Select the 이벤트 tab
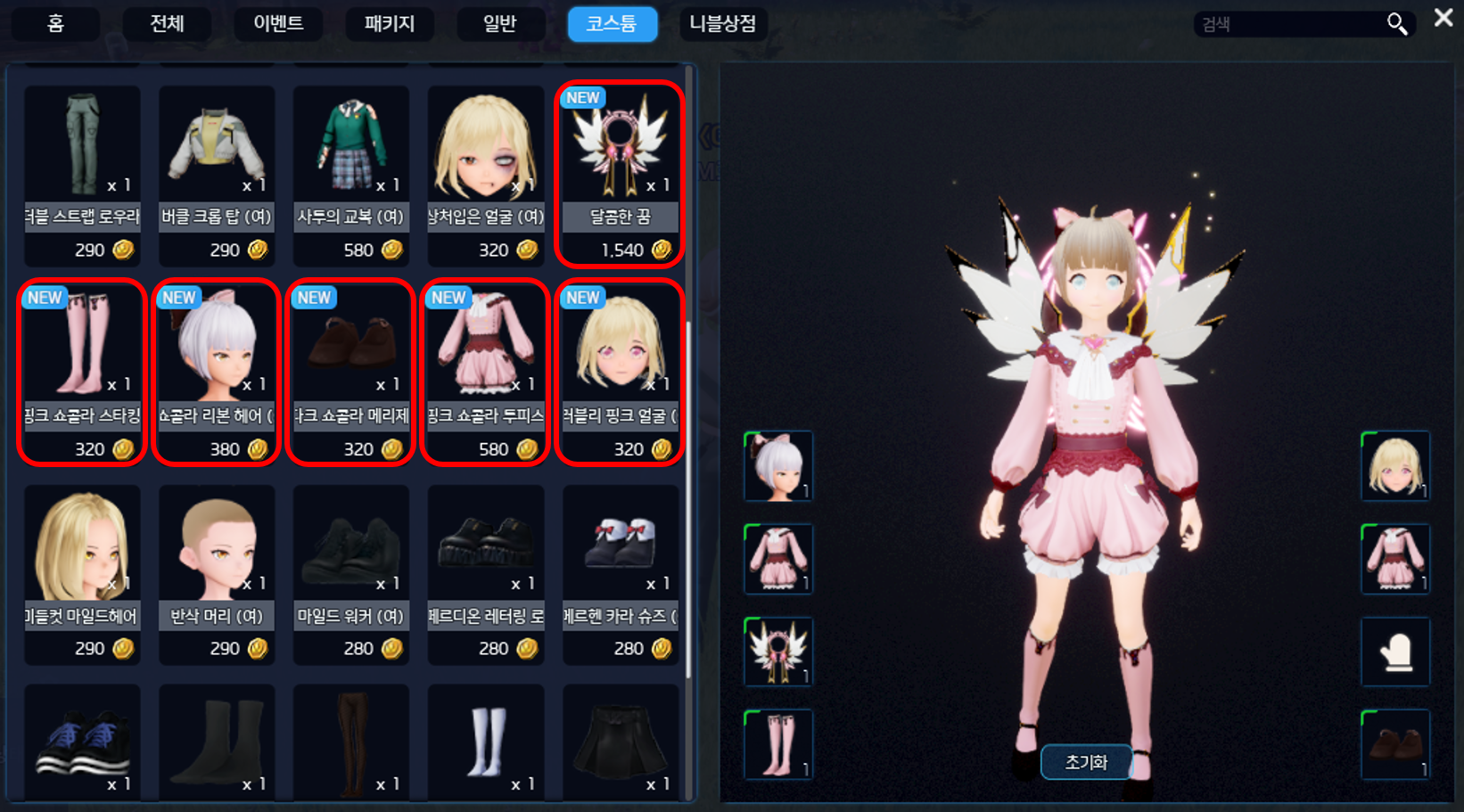The image size is (1464, 812). (x=278, y=24)
